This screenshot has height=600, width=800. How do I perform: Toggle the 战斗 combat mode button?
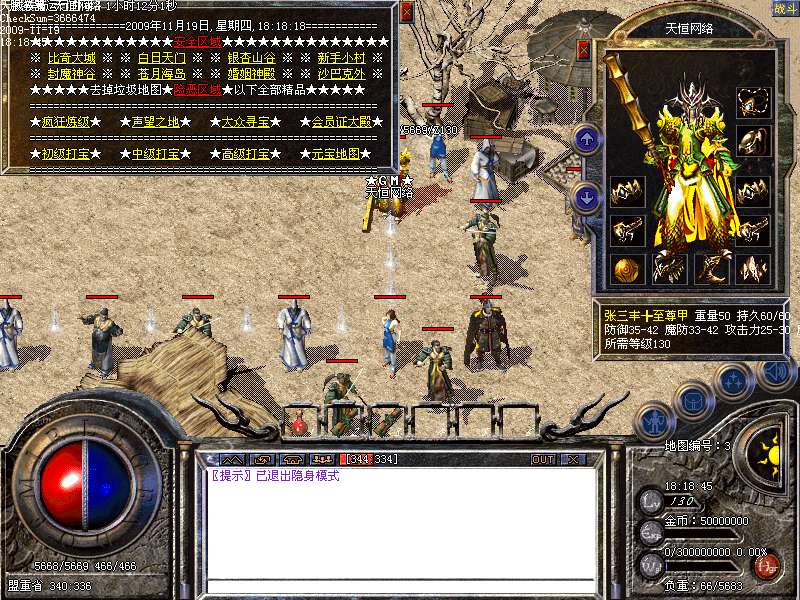(x=786, y=8)
